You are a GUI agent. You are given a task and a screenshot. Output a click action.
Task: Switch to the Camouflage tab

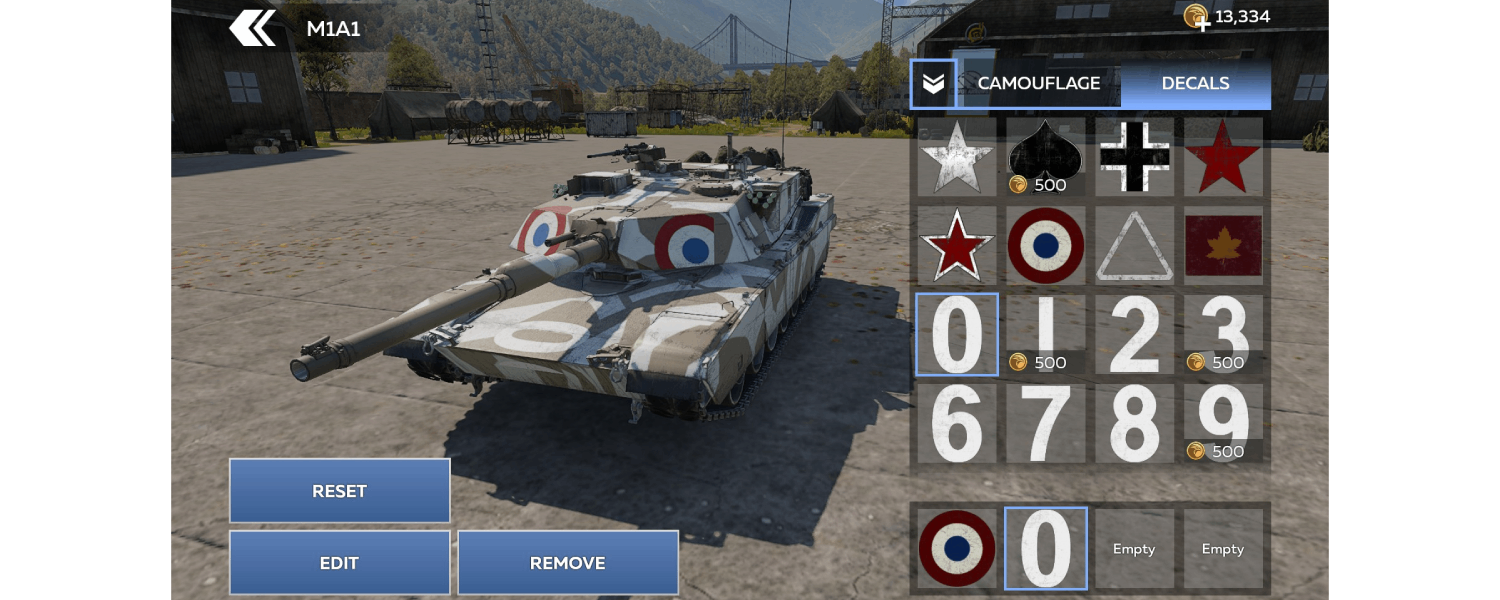click(x=1038, y=84)
